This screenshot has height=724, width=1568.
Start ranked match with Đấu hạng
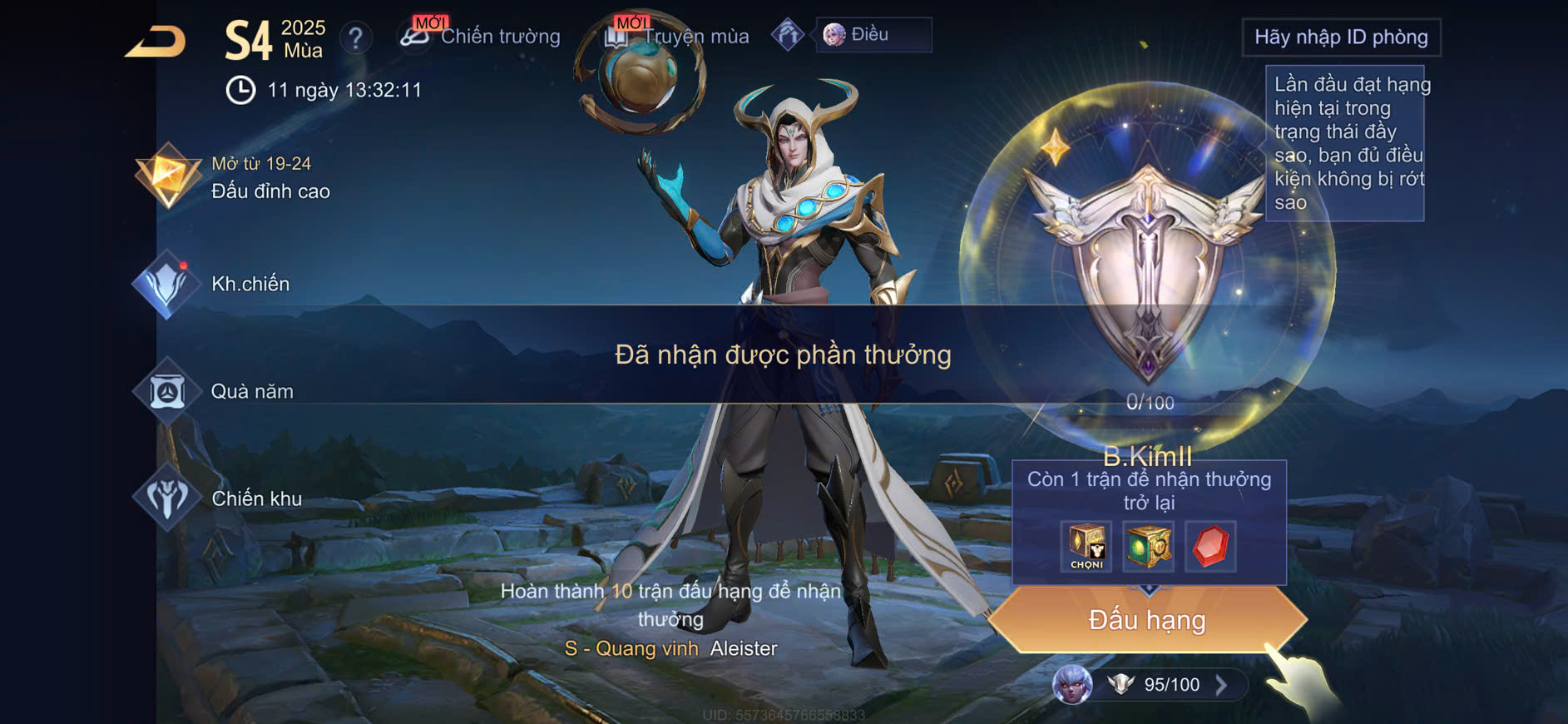coord(1147,620)
